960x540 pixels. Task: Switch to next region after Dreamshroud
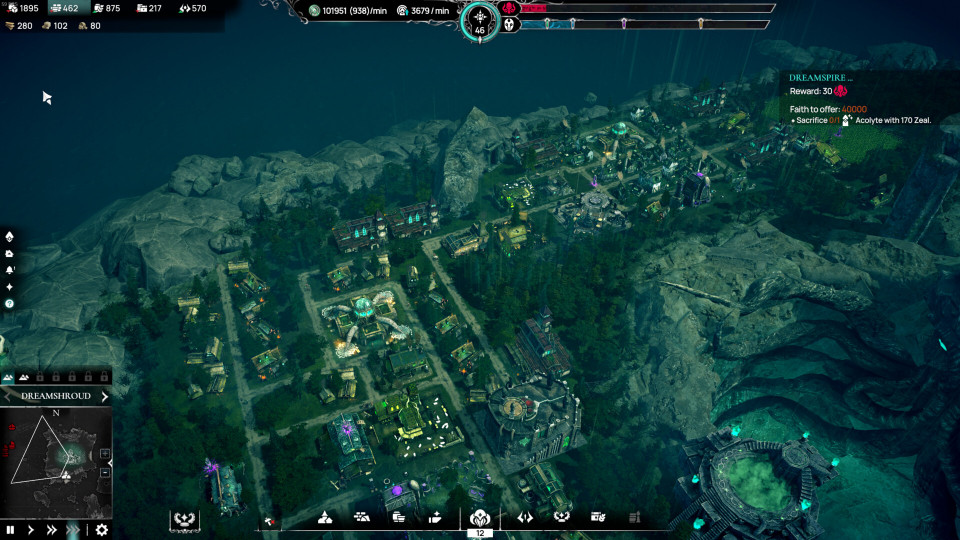104,396
